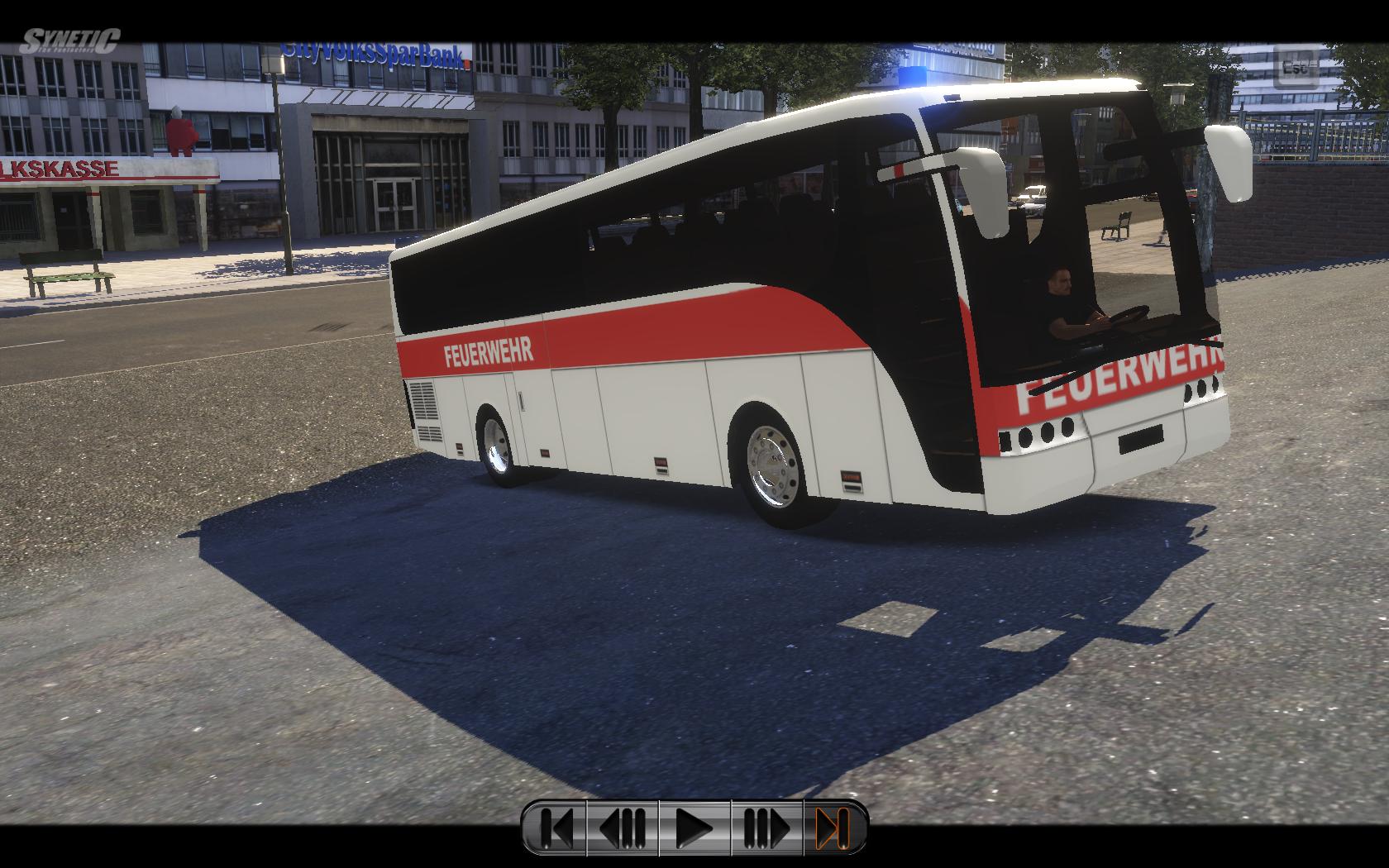Play the replay at normal speed
The height and width of the screenshot is (868, 1389).
[694, 827]
